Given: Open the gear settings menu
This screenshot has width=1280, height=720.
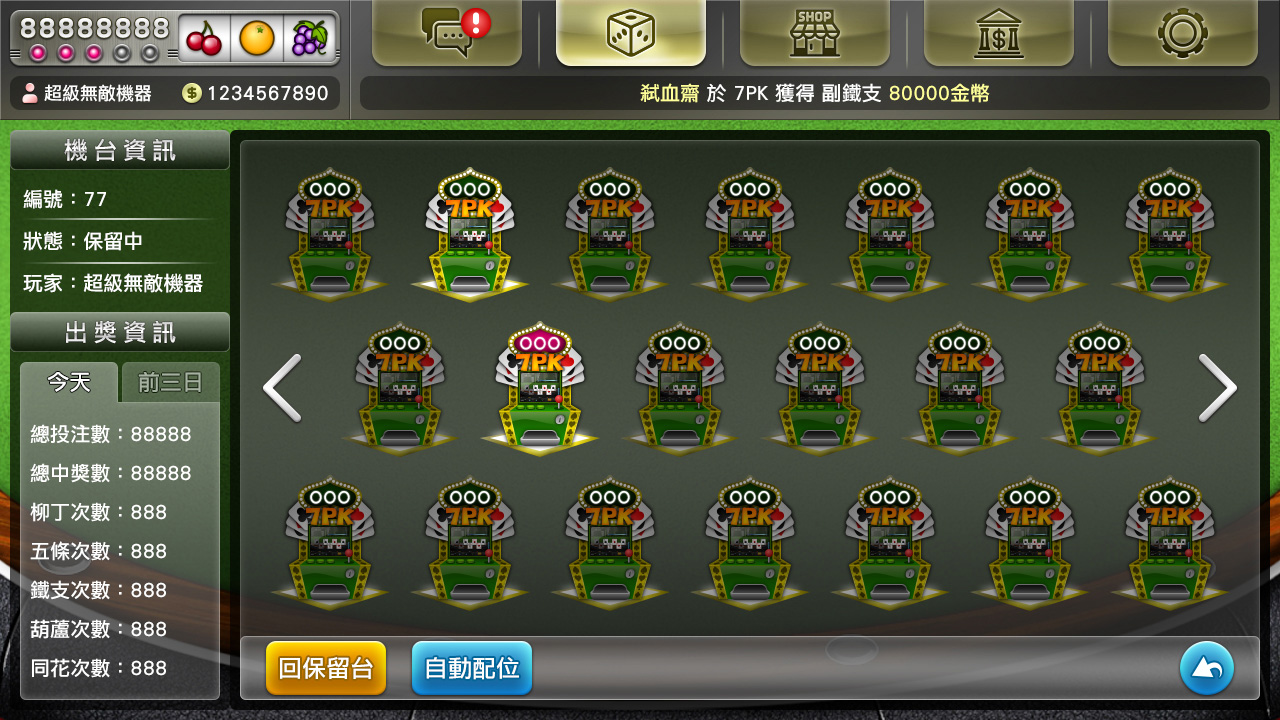Looking at the screenshot, I should pos(1182,33).
